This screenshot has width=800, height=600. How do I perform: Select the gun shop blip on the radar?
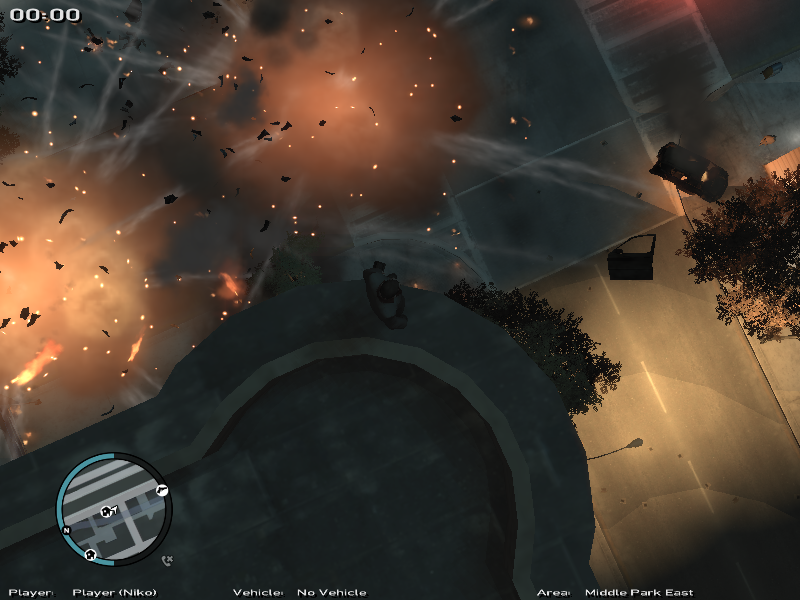tap(162, 489)
